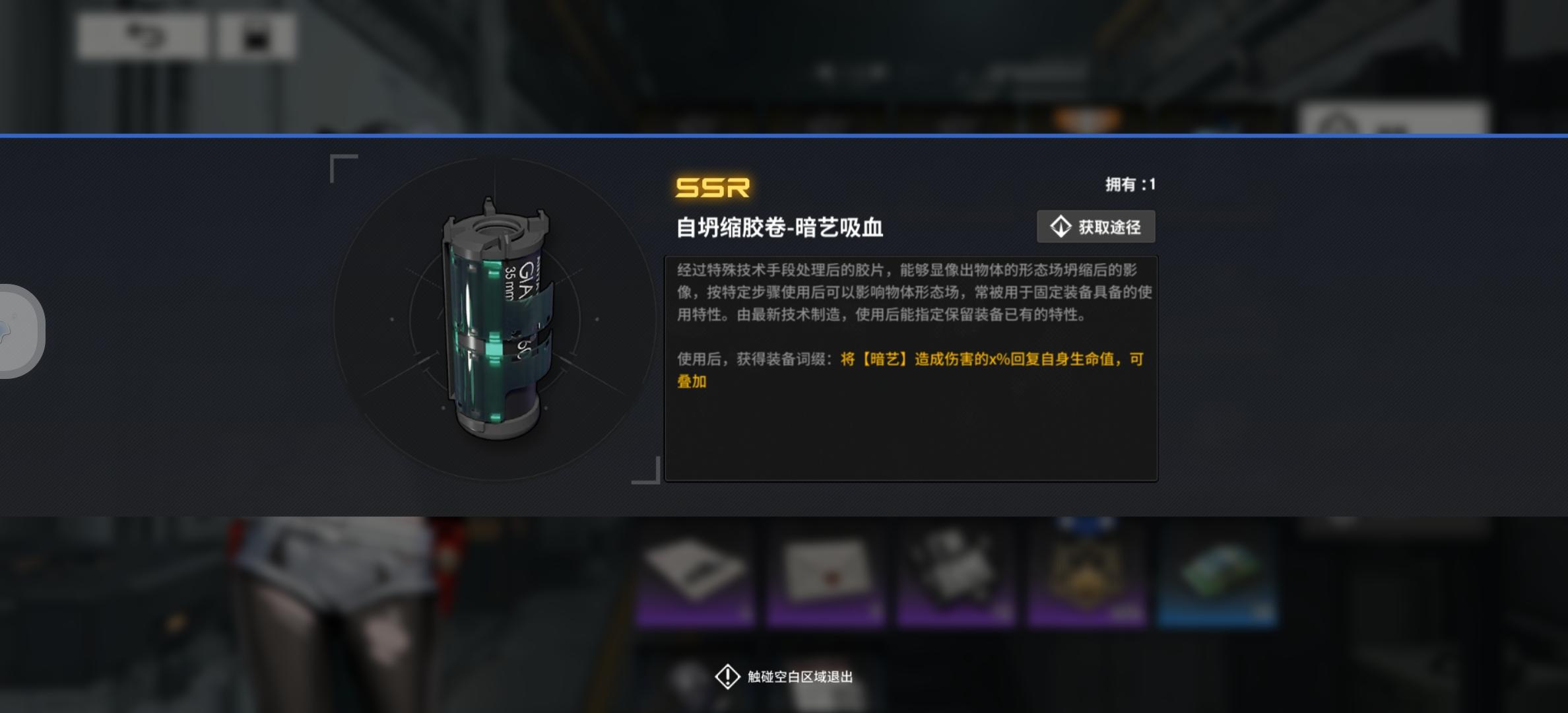Expand the item description panel
This screenshot has width=1568, height=713.
911,370
